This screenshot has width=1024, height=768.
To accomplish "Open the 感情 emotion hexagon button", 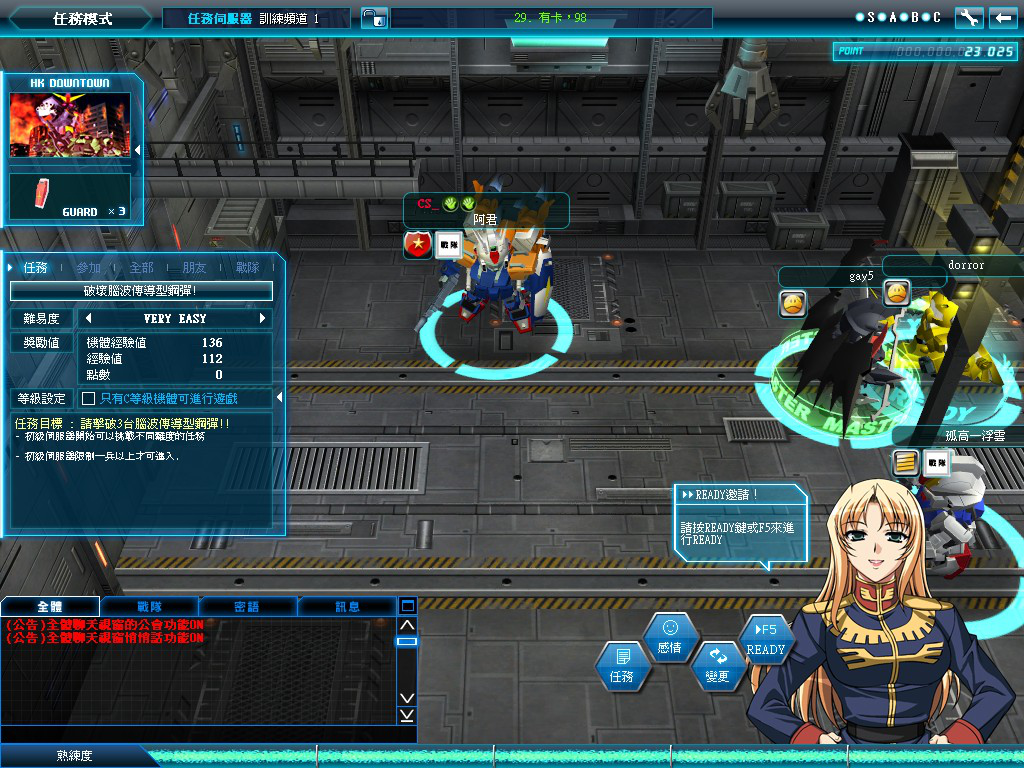I will click(x=670, y=637).
